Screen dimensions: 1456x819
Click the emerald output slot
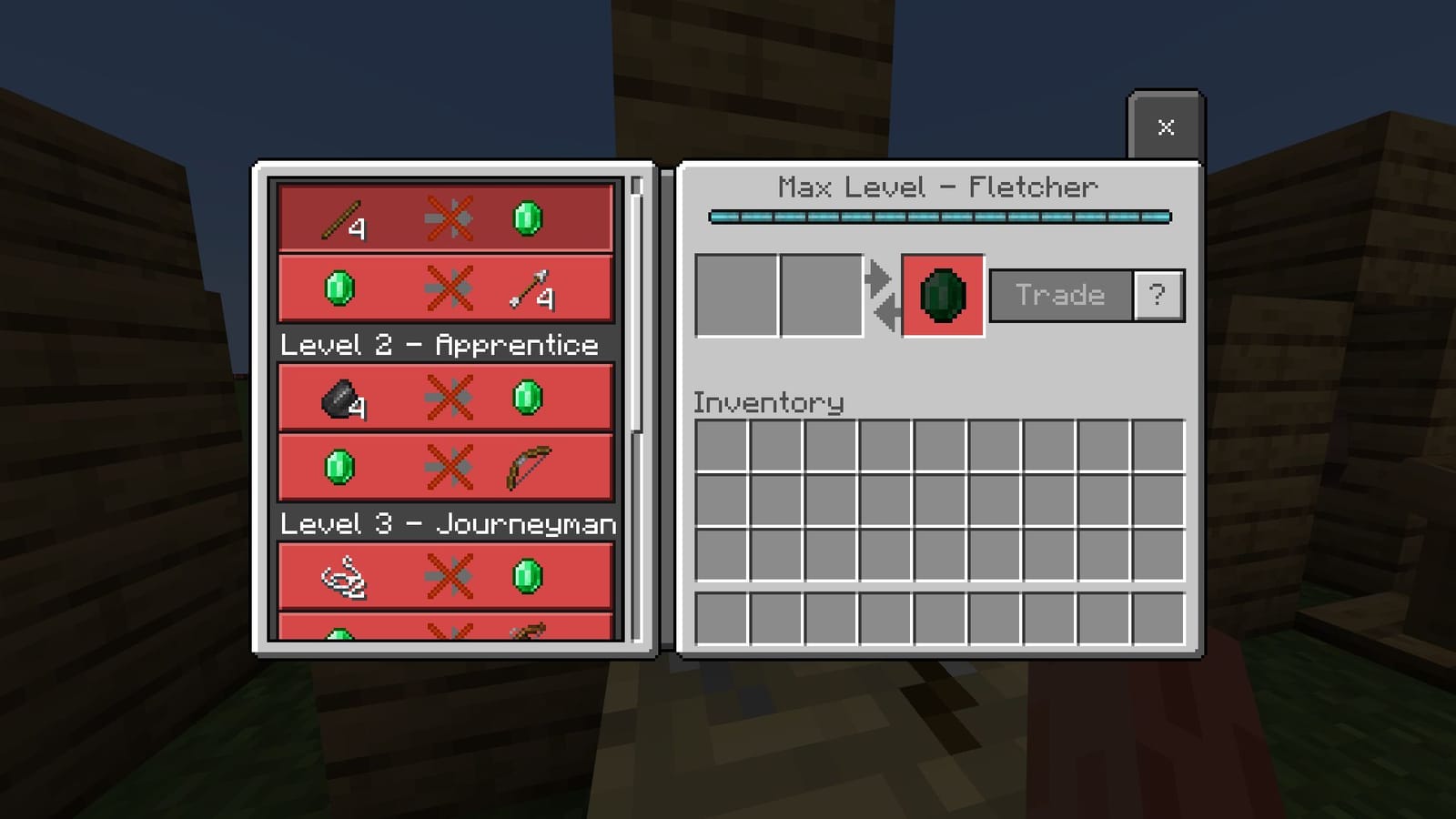click(x=942, y=294)
